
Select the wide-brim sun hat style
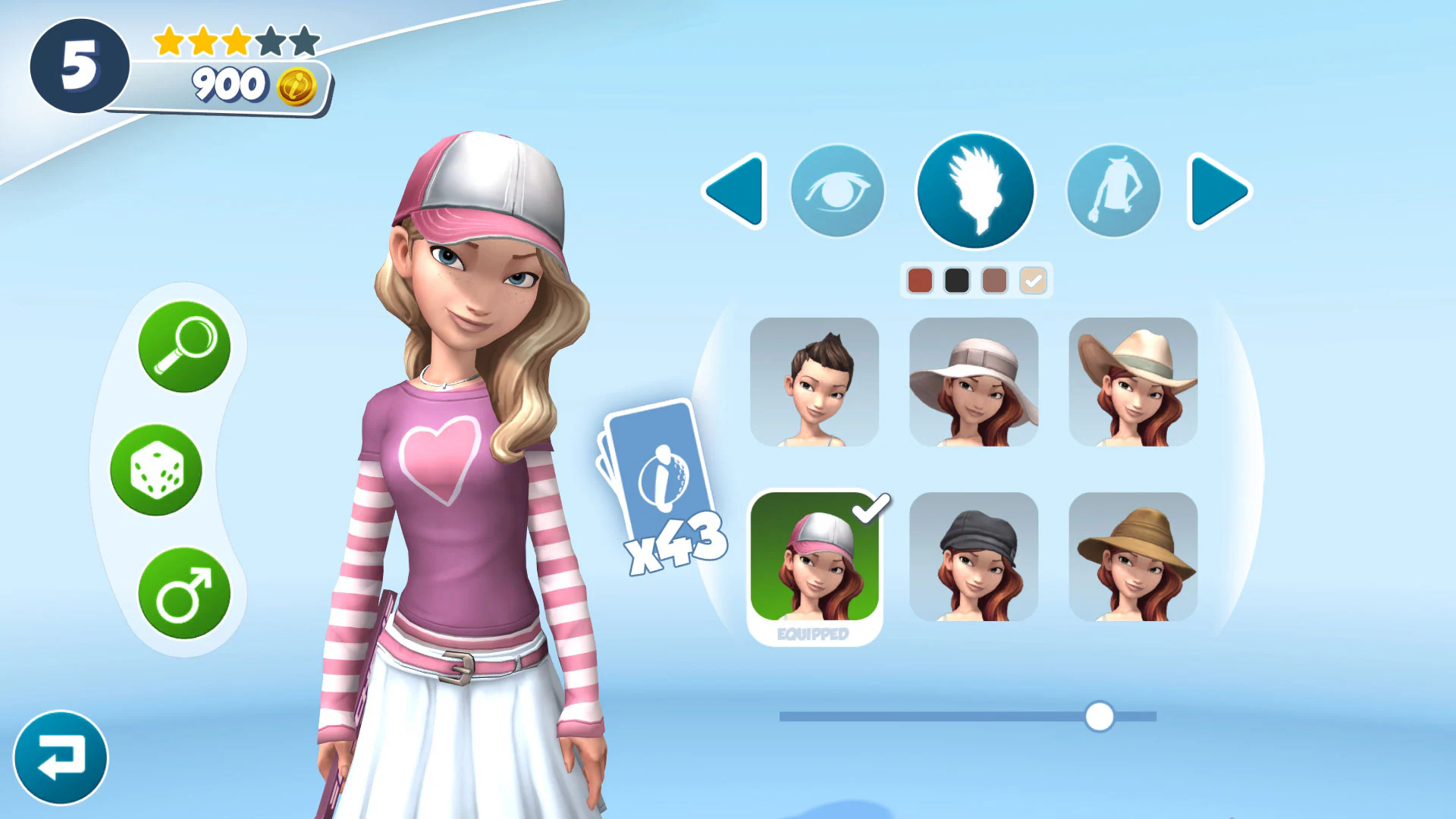[974, 381]
